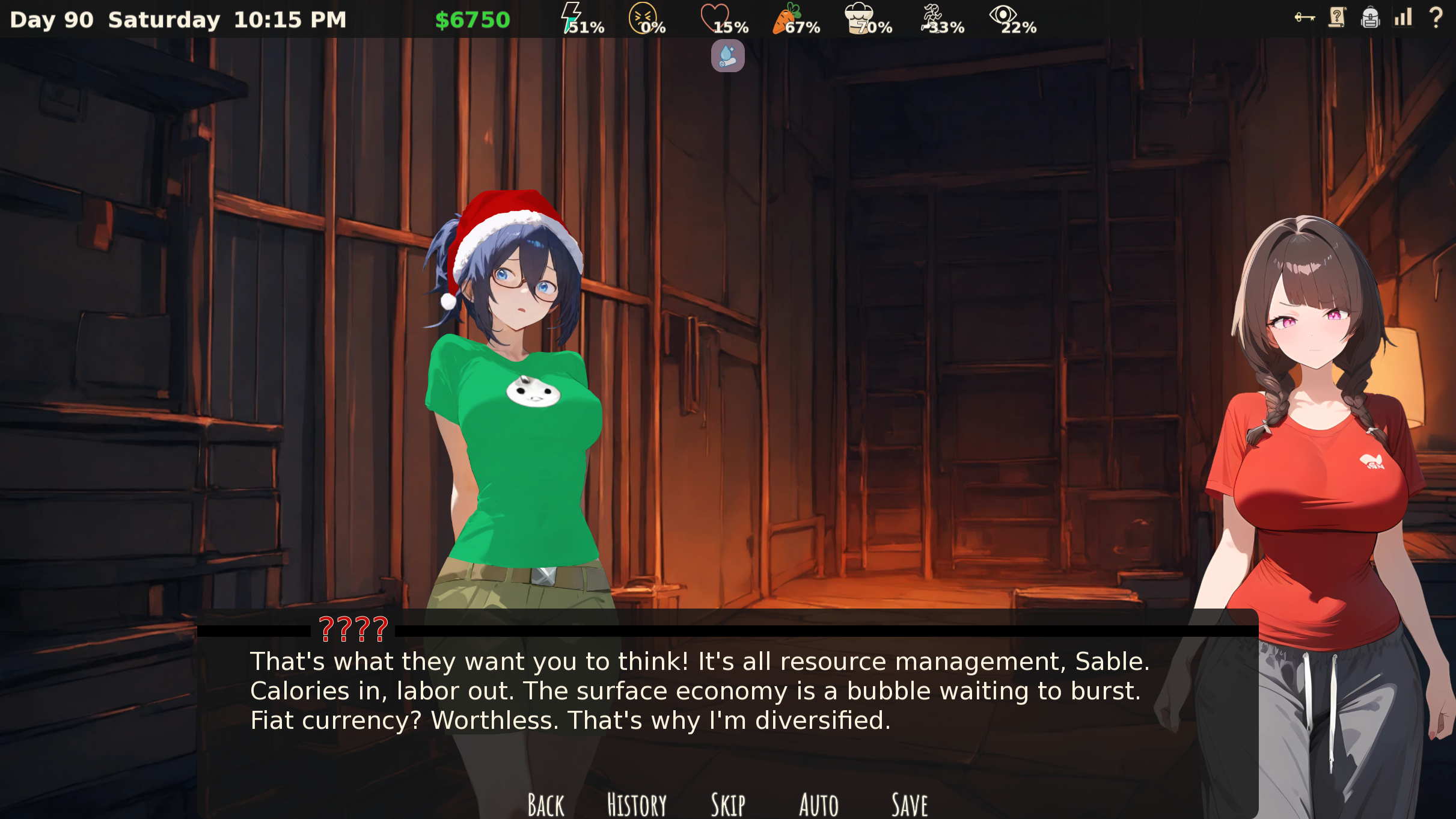Show the bar chart stats screen
1456x819 pixels.
(x=1403, y=17)
